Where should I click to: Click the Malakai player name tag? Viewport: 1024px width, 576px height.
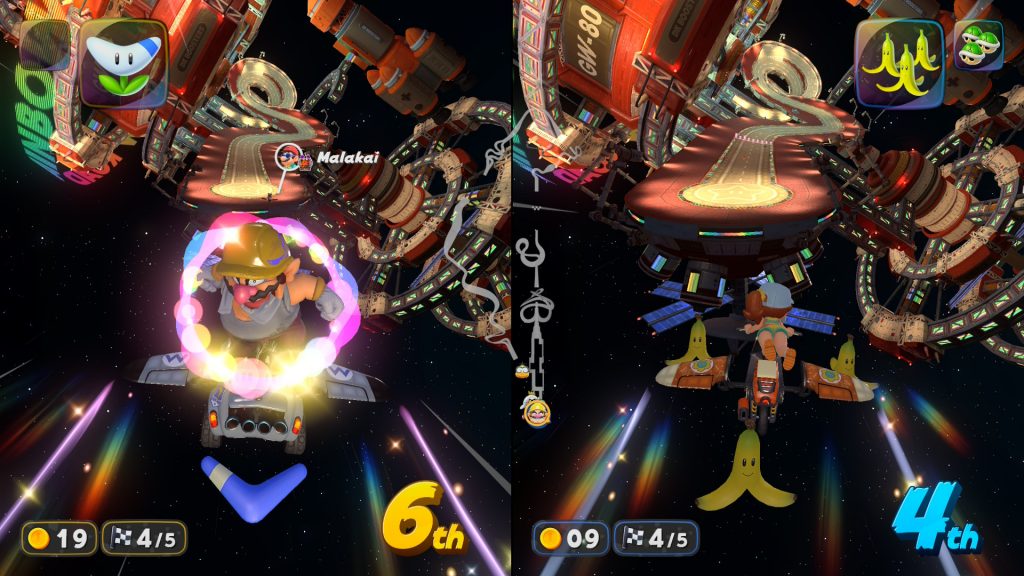[x=334, y=158]
